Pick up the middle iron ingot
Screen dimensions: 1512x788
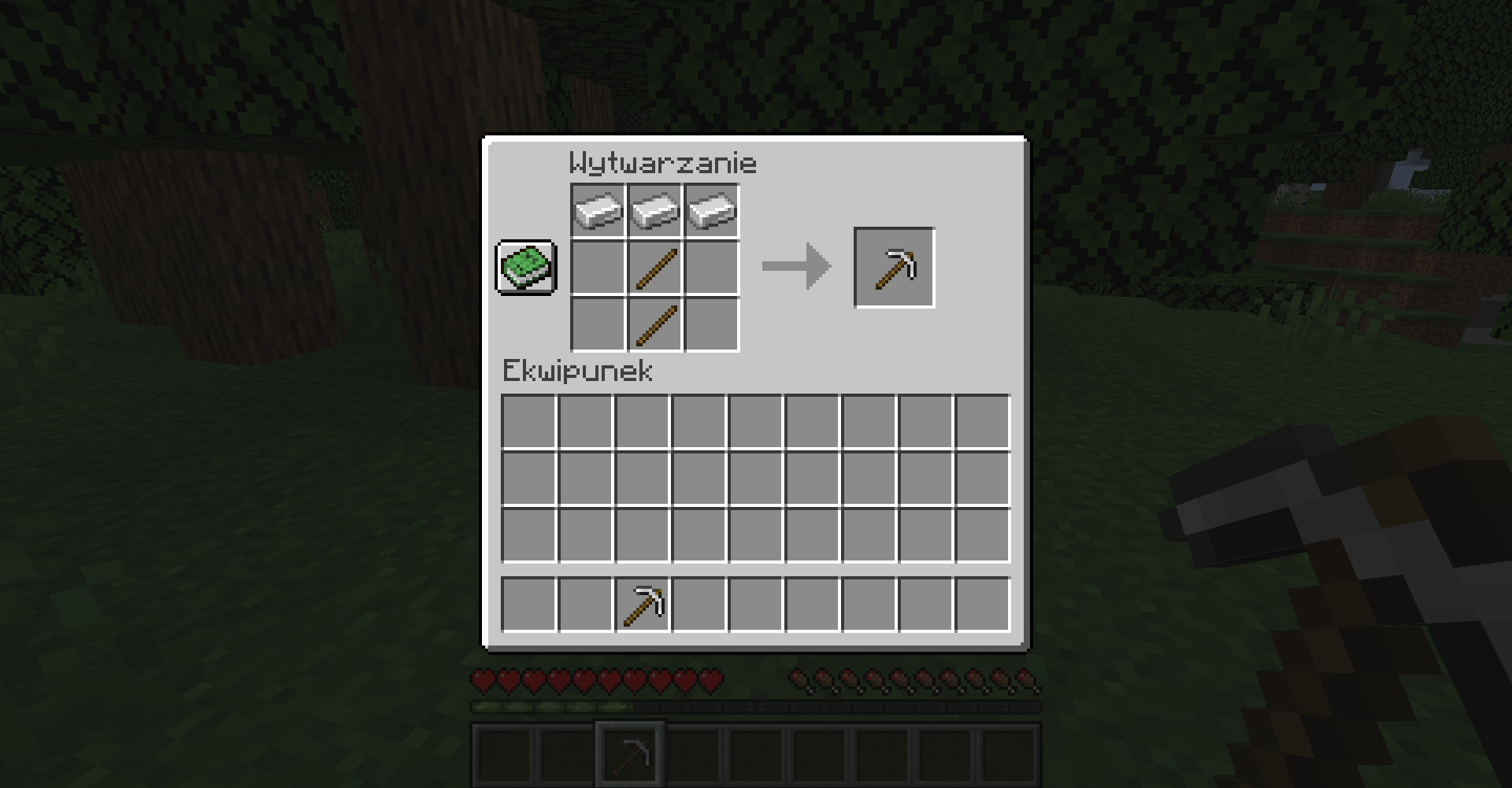click(x=654, y=209)
